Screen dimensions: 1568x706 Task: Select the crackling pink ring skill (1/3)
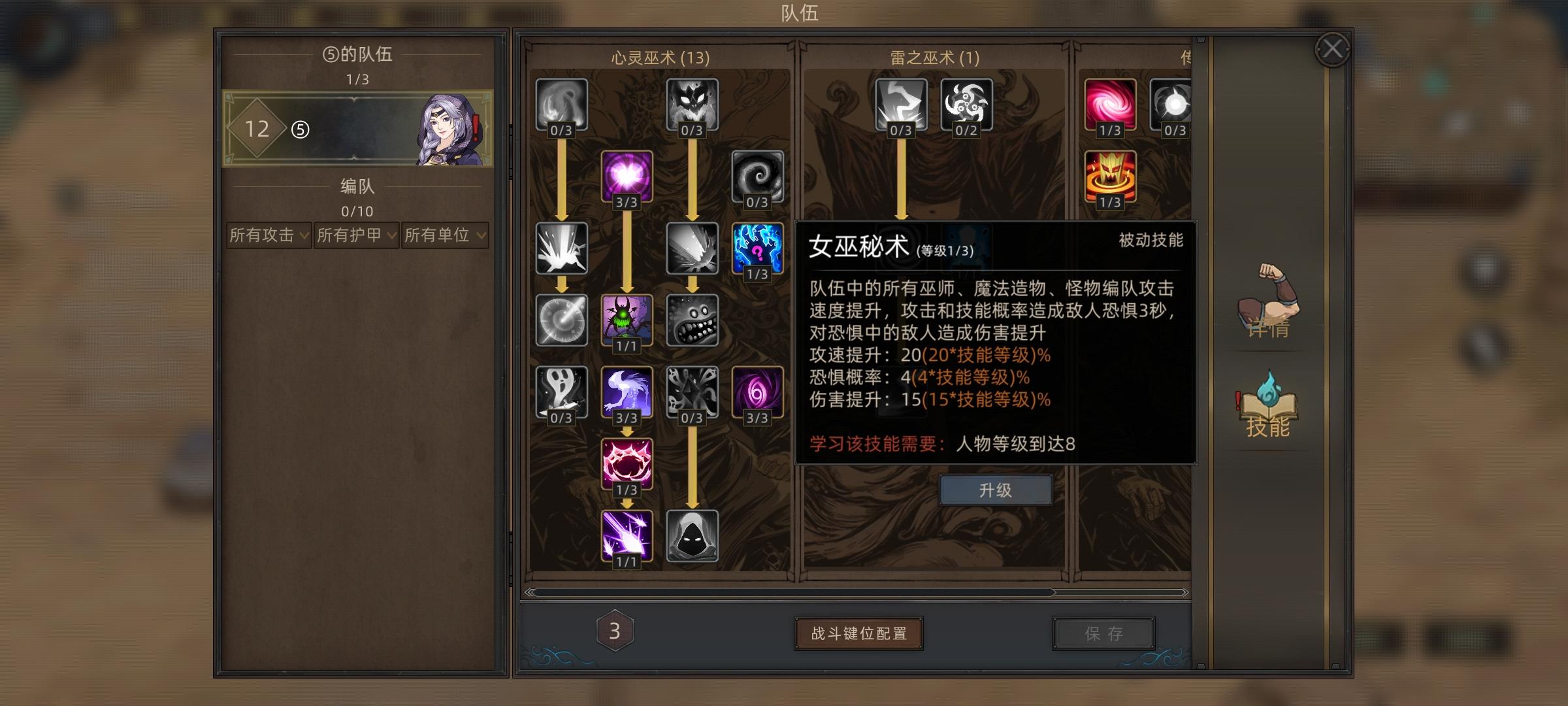[x=626, y=464]
